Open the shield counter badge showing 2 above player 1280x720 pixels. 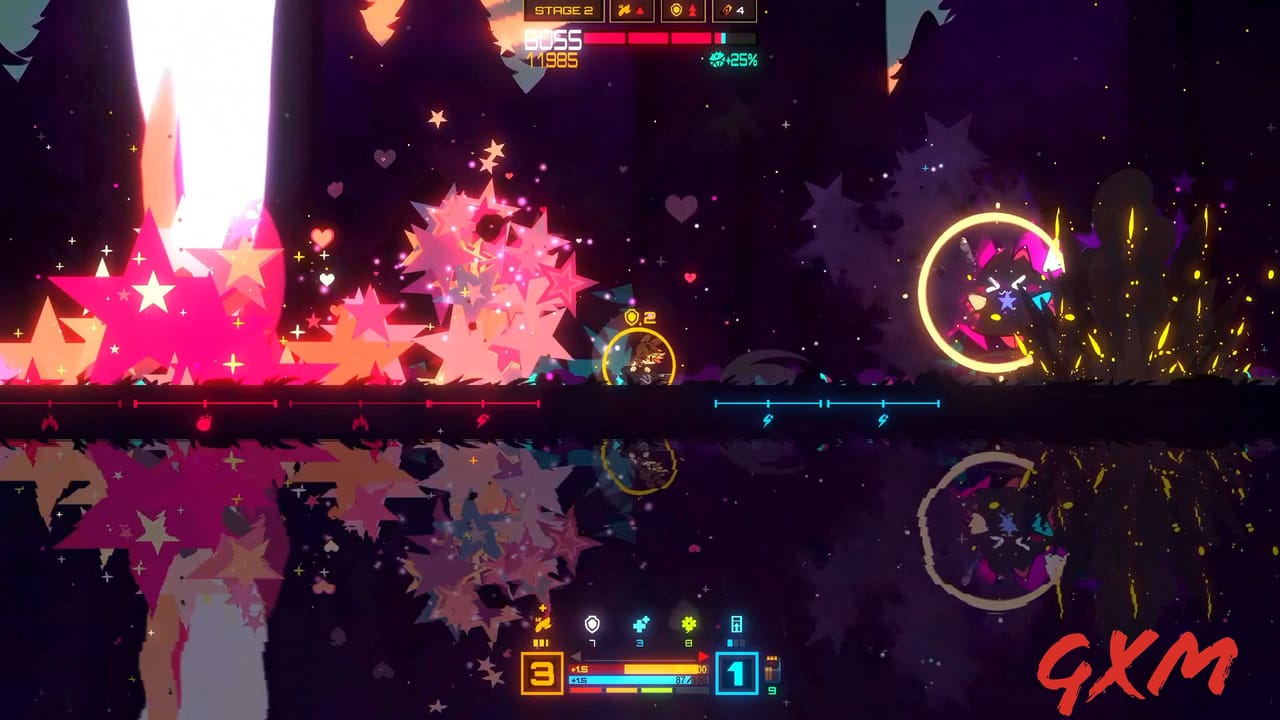click(x=640, y=318)
